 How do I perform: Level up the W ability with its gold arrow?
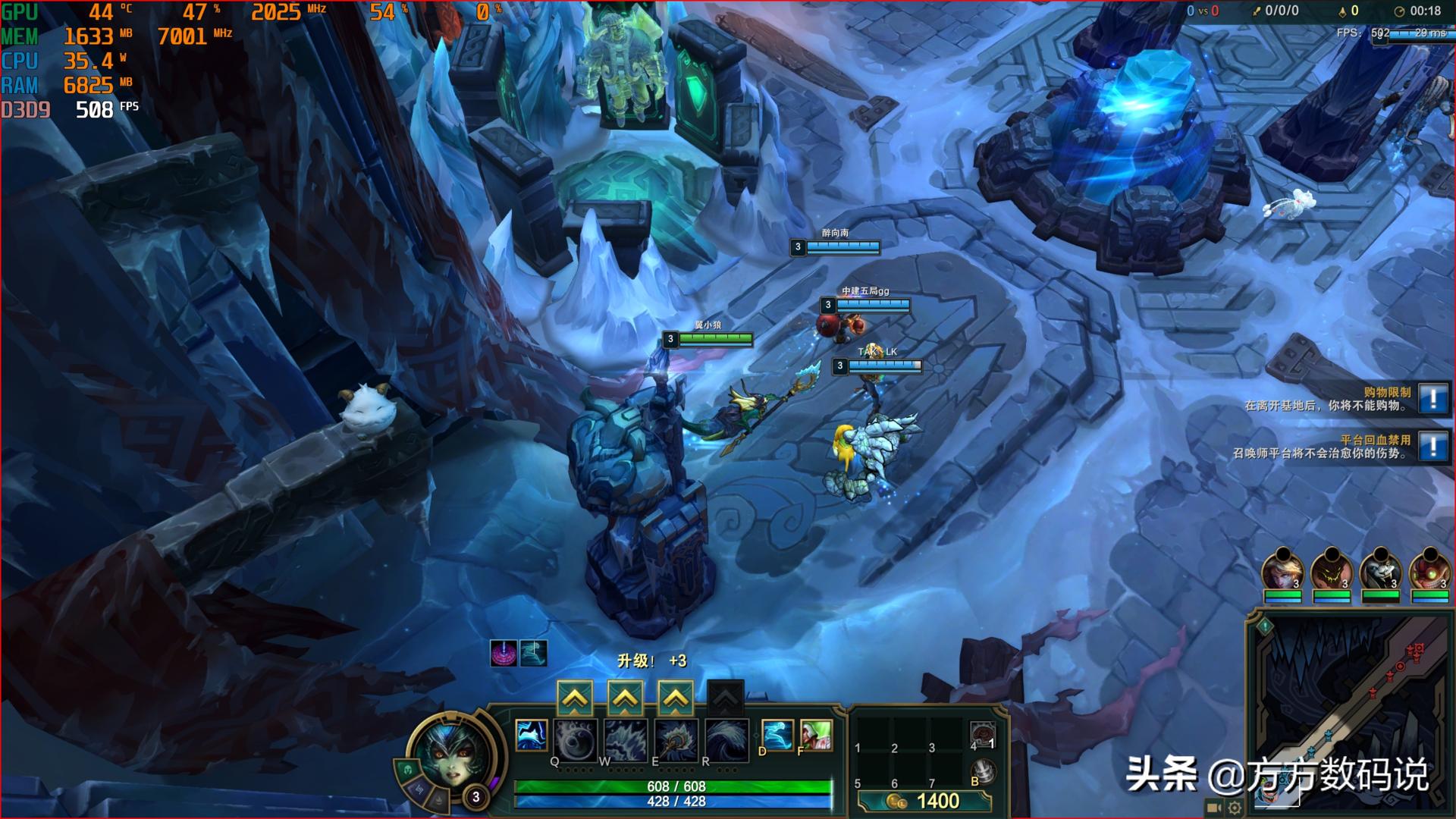coord(625,698)
